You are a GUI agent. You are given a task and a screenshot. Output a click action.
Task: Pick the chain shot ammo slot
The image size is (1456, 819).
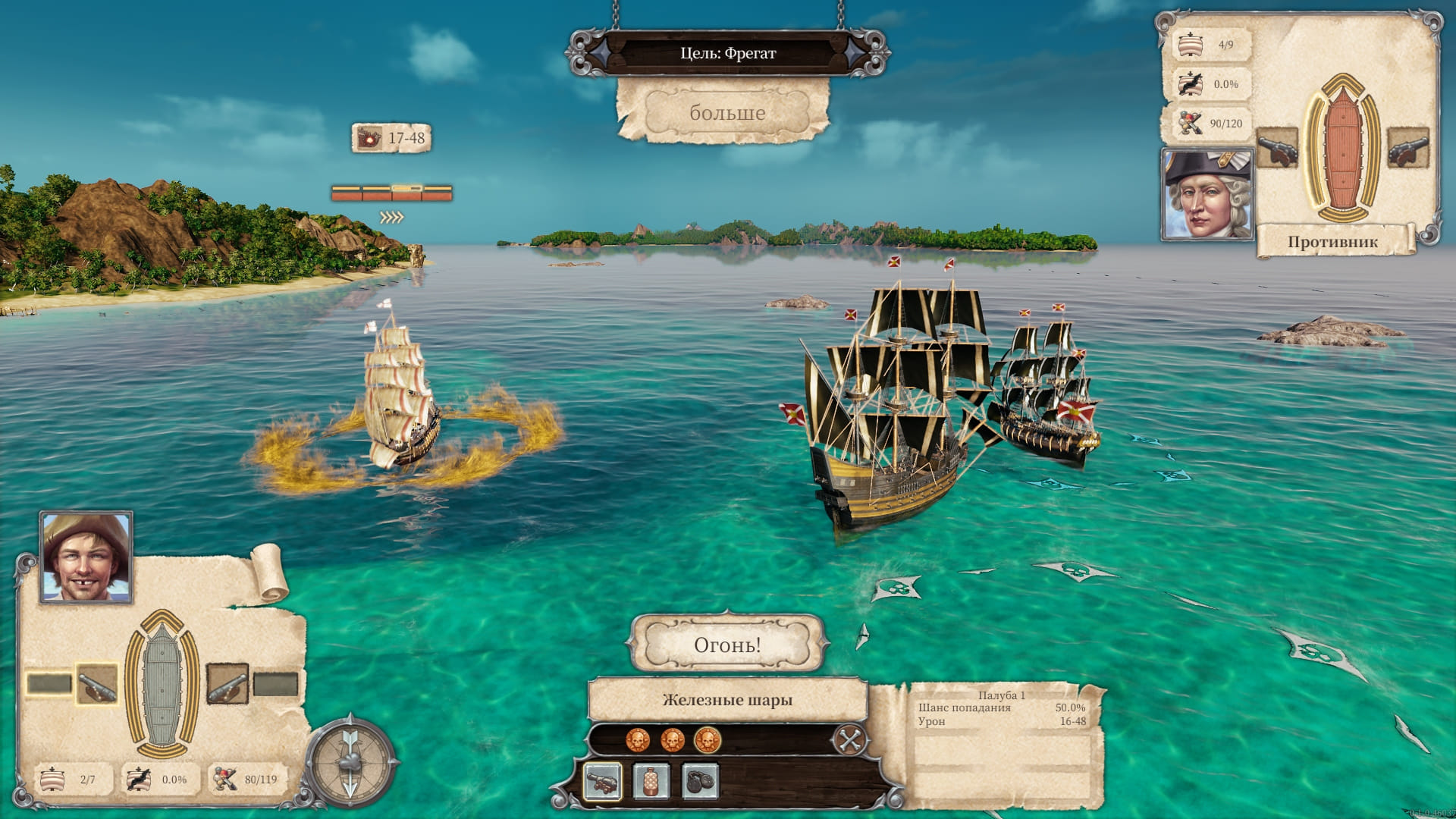699,782
